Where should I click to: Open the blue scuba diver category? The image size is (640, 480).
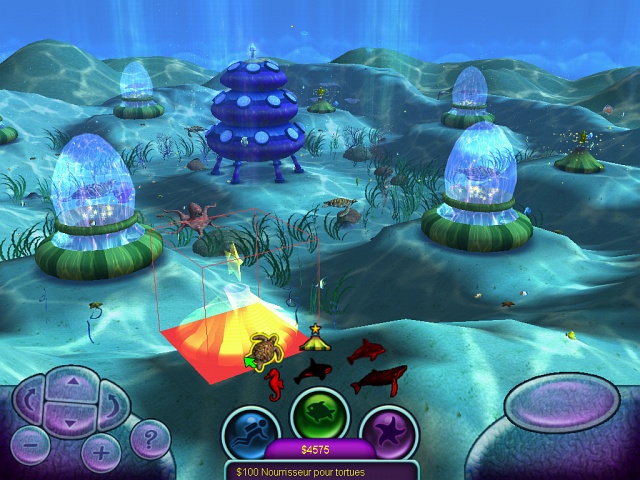coord(249,431)
